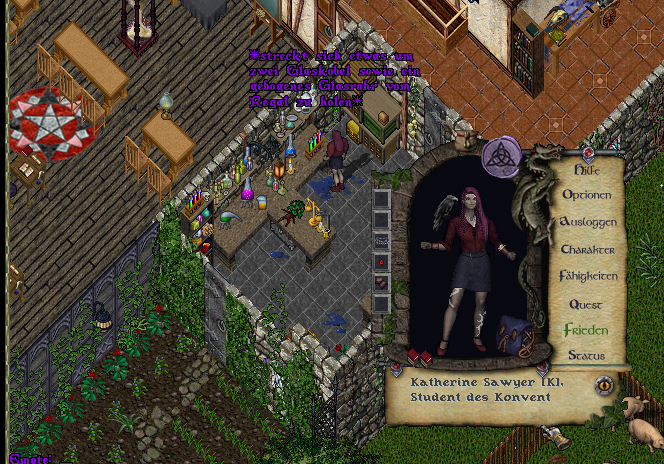Open the Charakter profile

coord(588,249)
